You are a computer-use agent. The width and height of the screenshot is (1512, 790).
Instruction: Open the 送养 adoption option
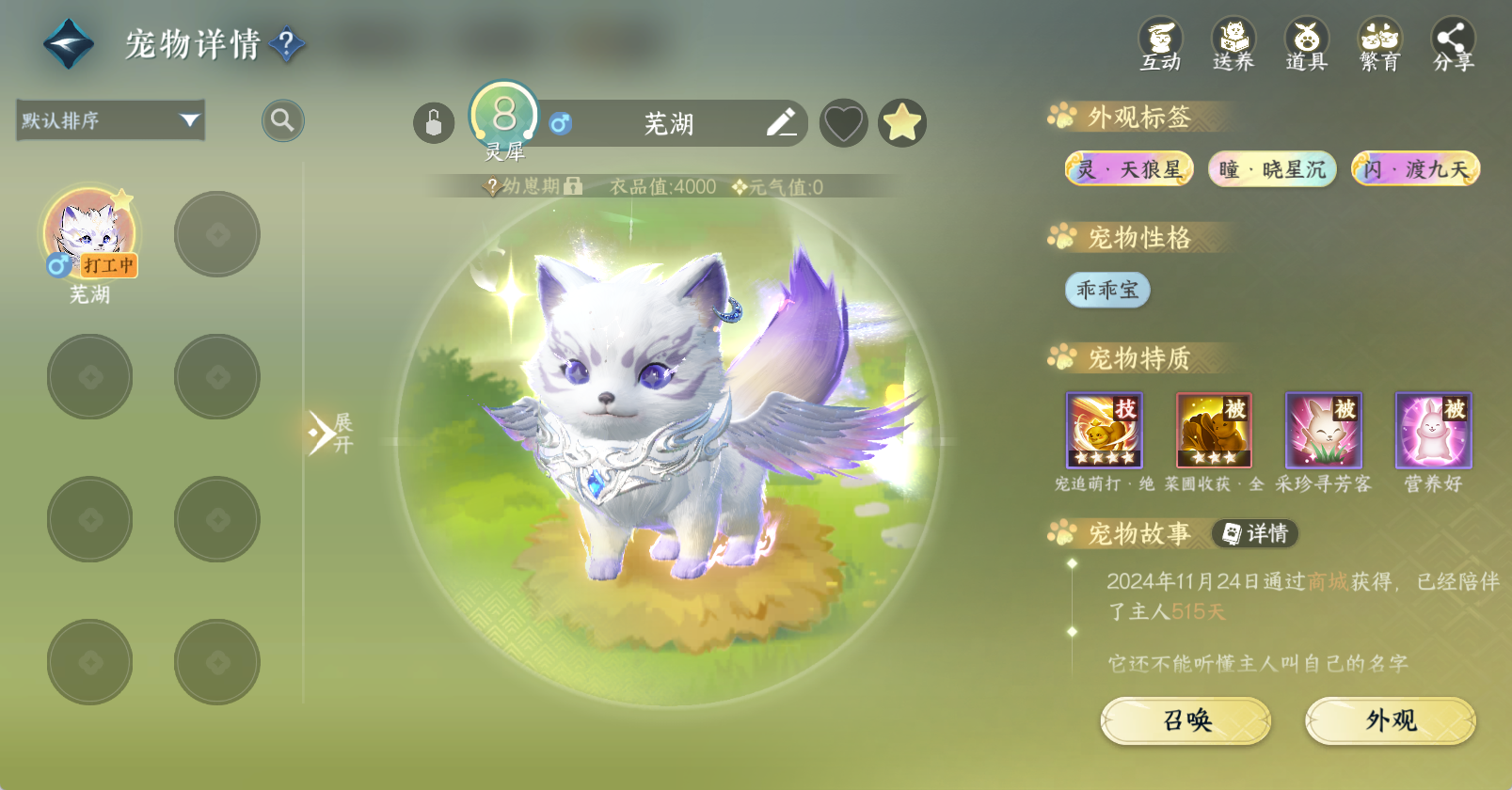pos(1233,44)
